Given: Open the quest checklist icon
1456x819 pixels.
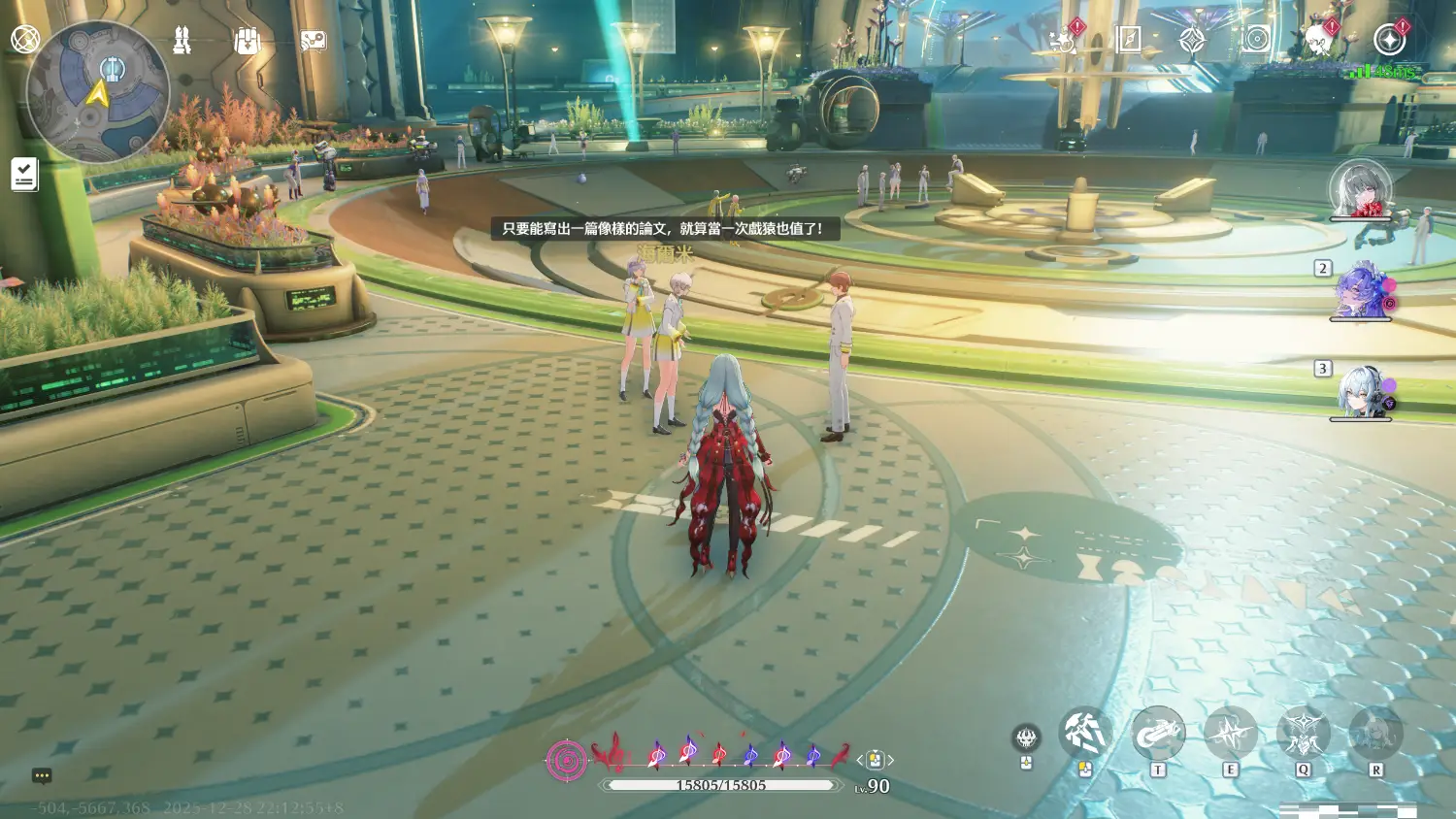Looking at the screenshot, I should (x=24, y=175).
